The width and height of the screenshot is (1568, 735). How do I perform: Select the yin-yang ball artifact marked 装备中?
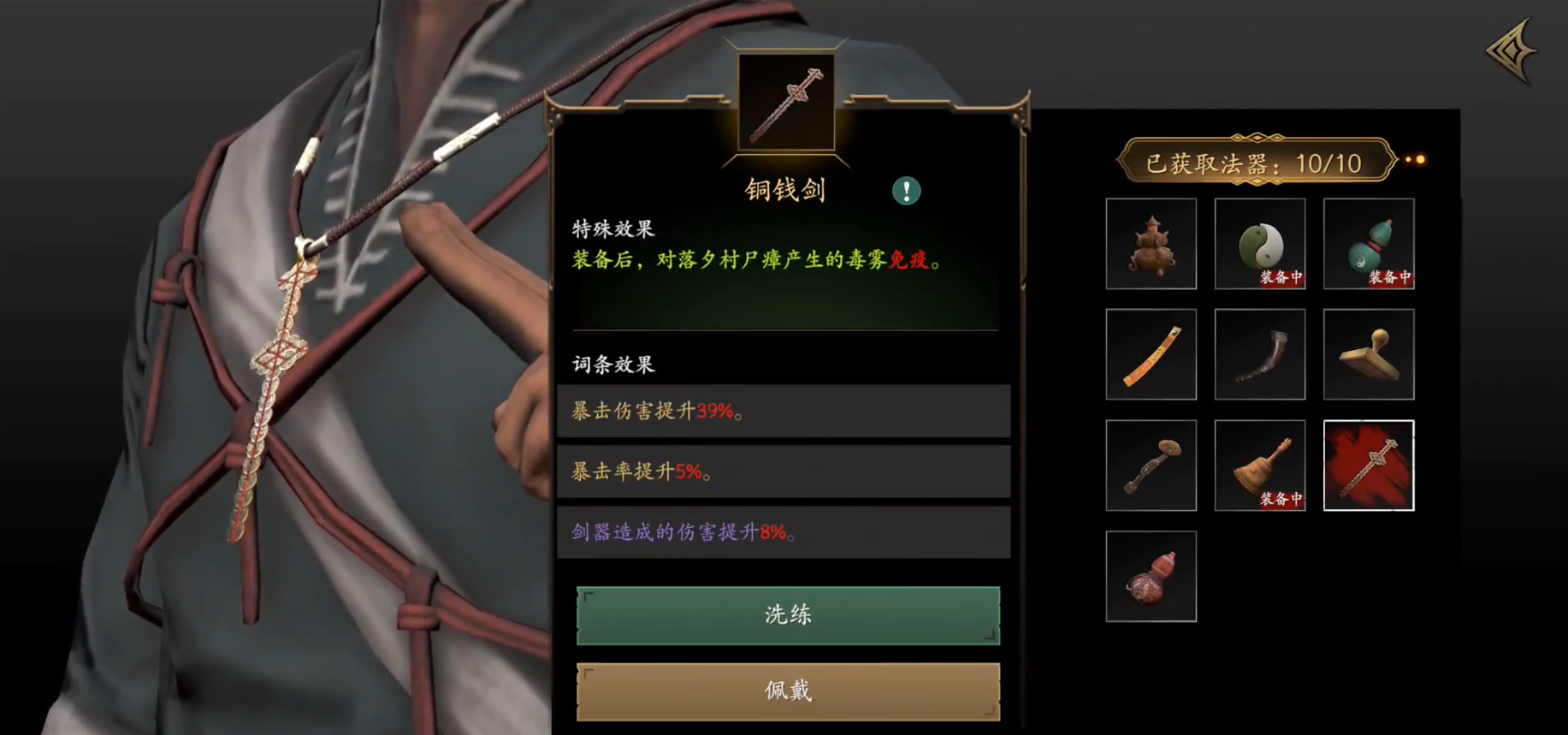1260,244
